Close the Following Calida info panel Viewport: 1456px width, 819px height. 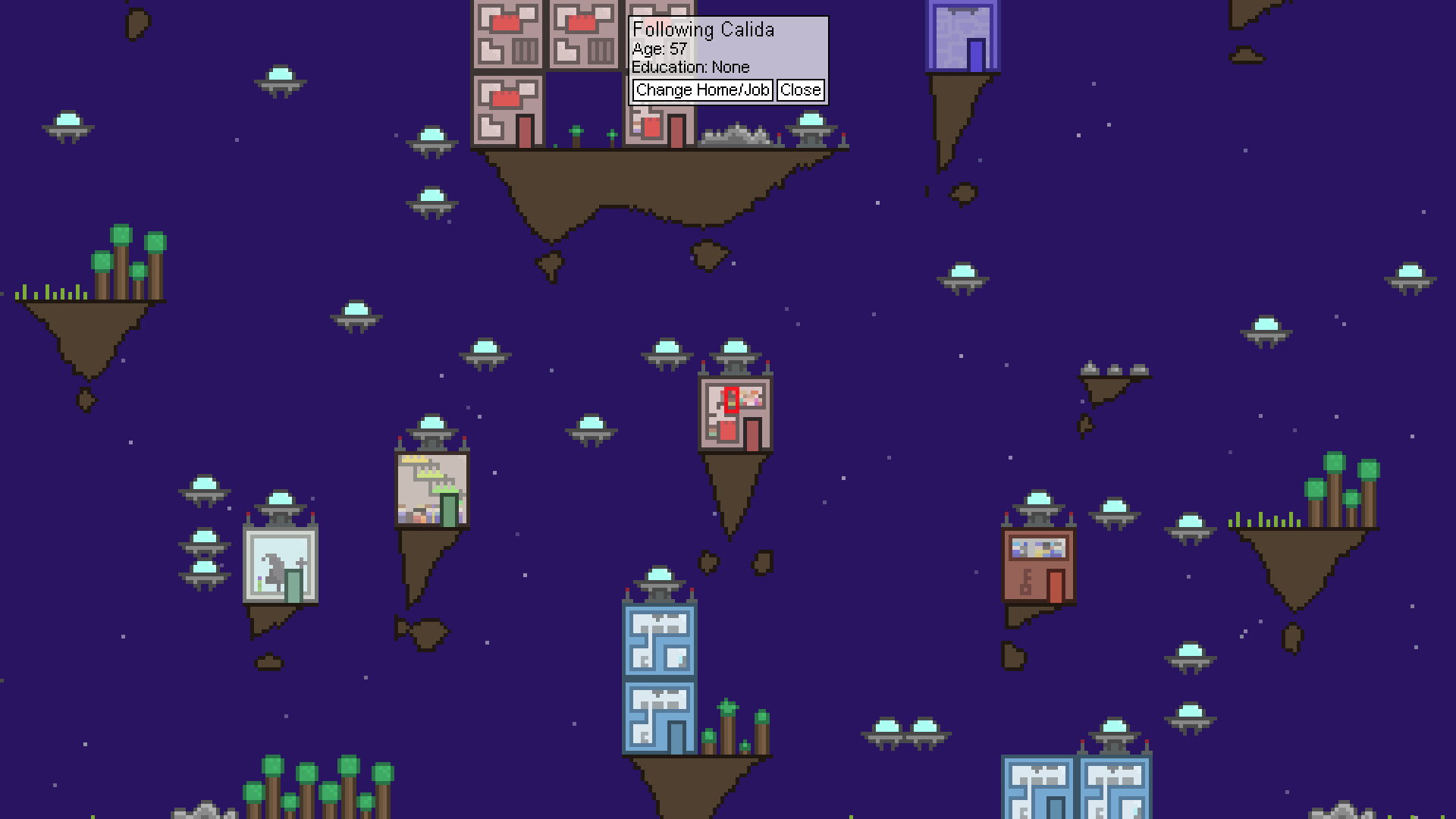[801, 89]
